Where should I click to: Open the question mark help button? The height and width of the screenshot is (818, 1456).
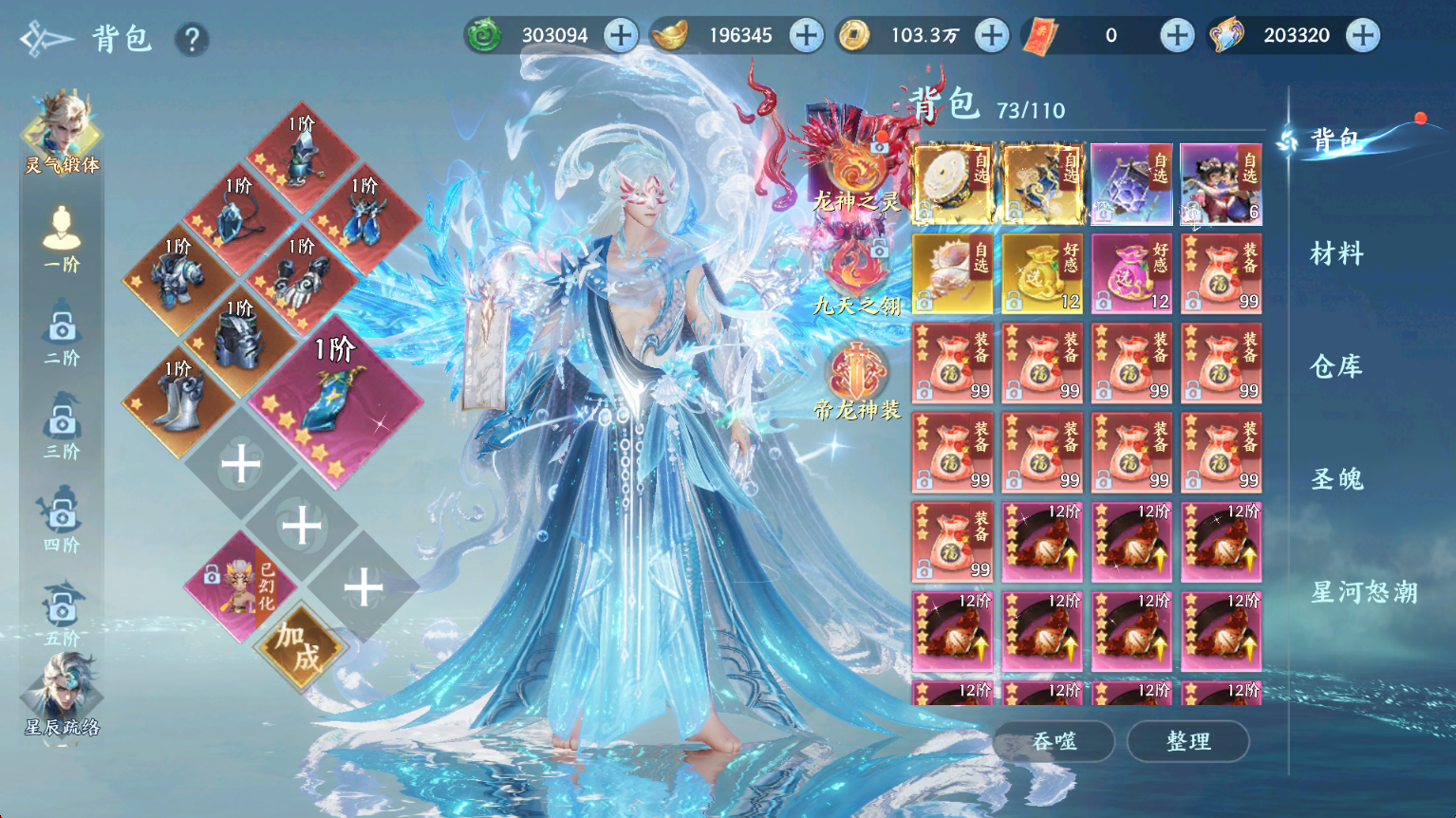tap(192, 40)
